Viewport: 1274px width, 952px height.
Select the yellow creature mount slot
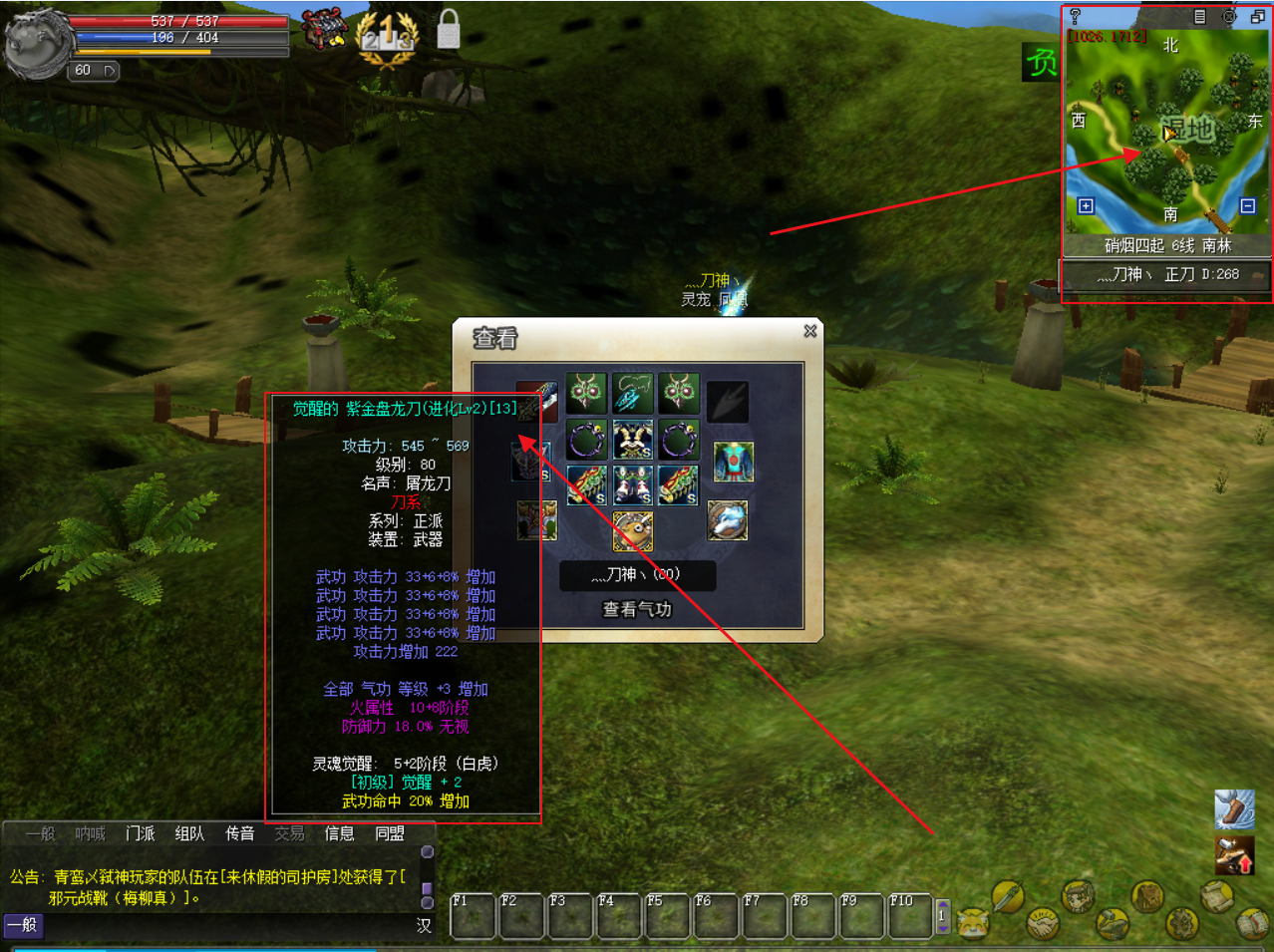[x=632, y=530]
